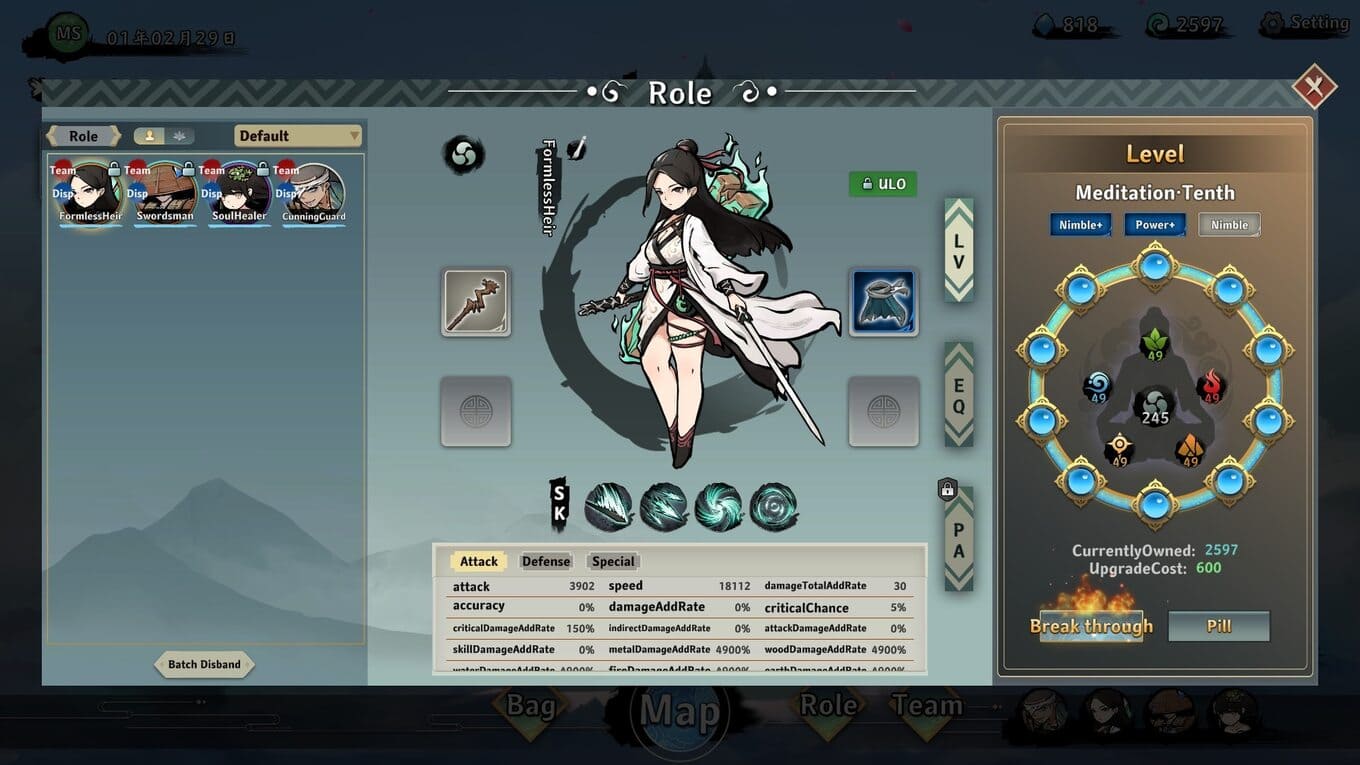1360x765 pixels.
Task: Close the Role panel
Action: click(1313, 87)
